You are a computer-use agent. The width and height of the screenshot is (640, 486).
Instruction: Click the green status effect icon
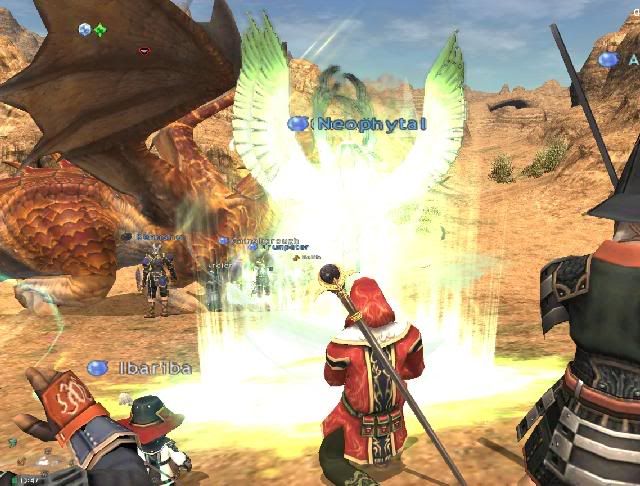[x=100, y=30]
